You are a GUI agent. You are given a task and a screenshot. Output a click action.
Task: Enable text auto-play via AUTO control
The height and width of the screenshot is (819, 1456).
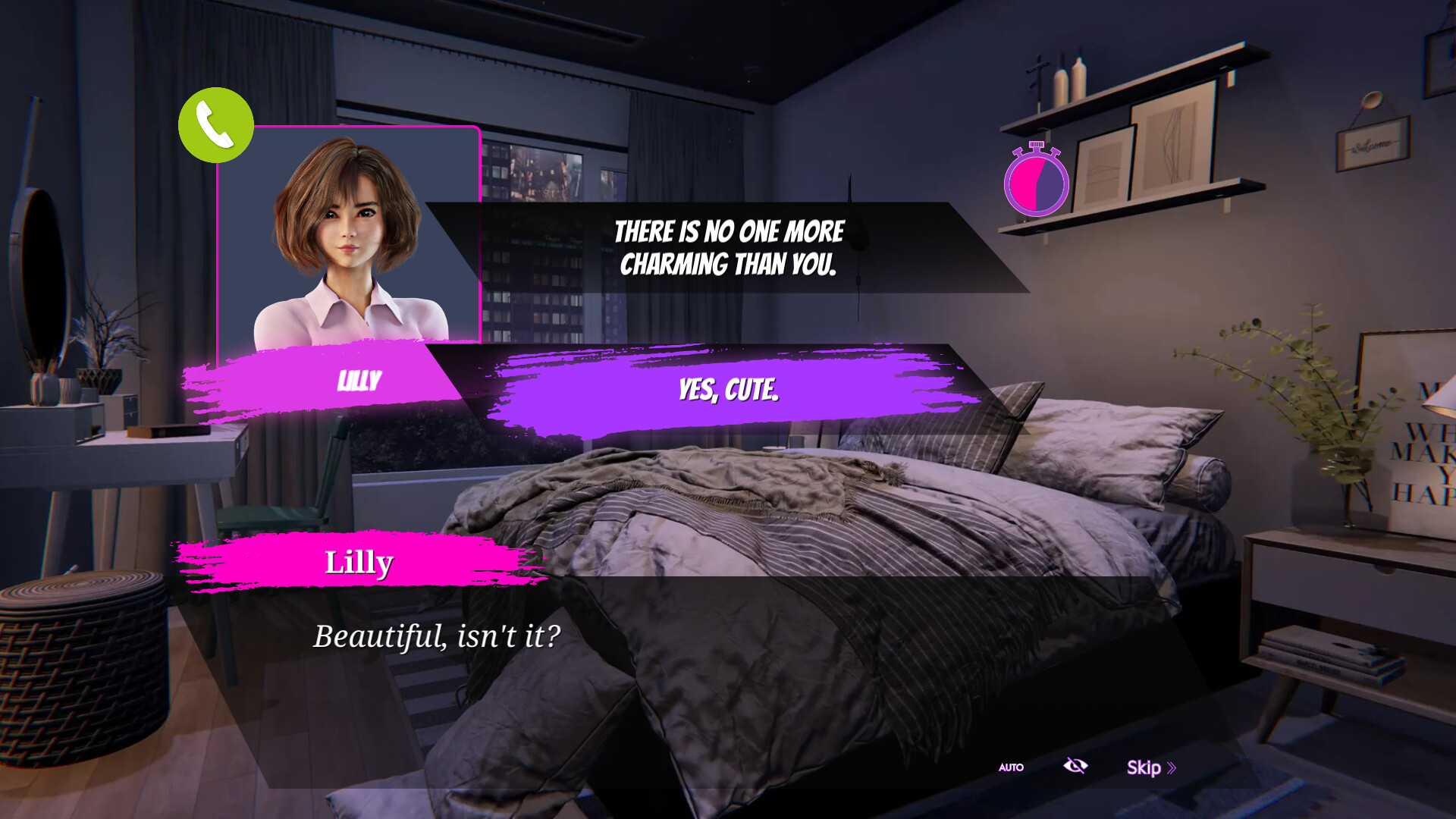[1010, 767]
